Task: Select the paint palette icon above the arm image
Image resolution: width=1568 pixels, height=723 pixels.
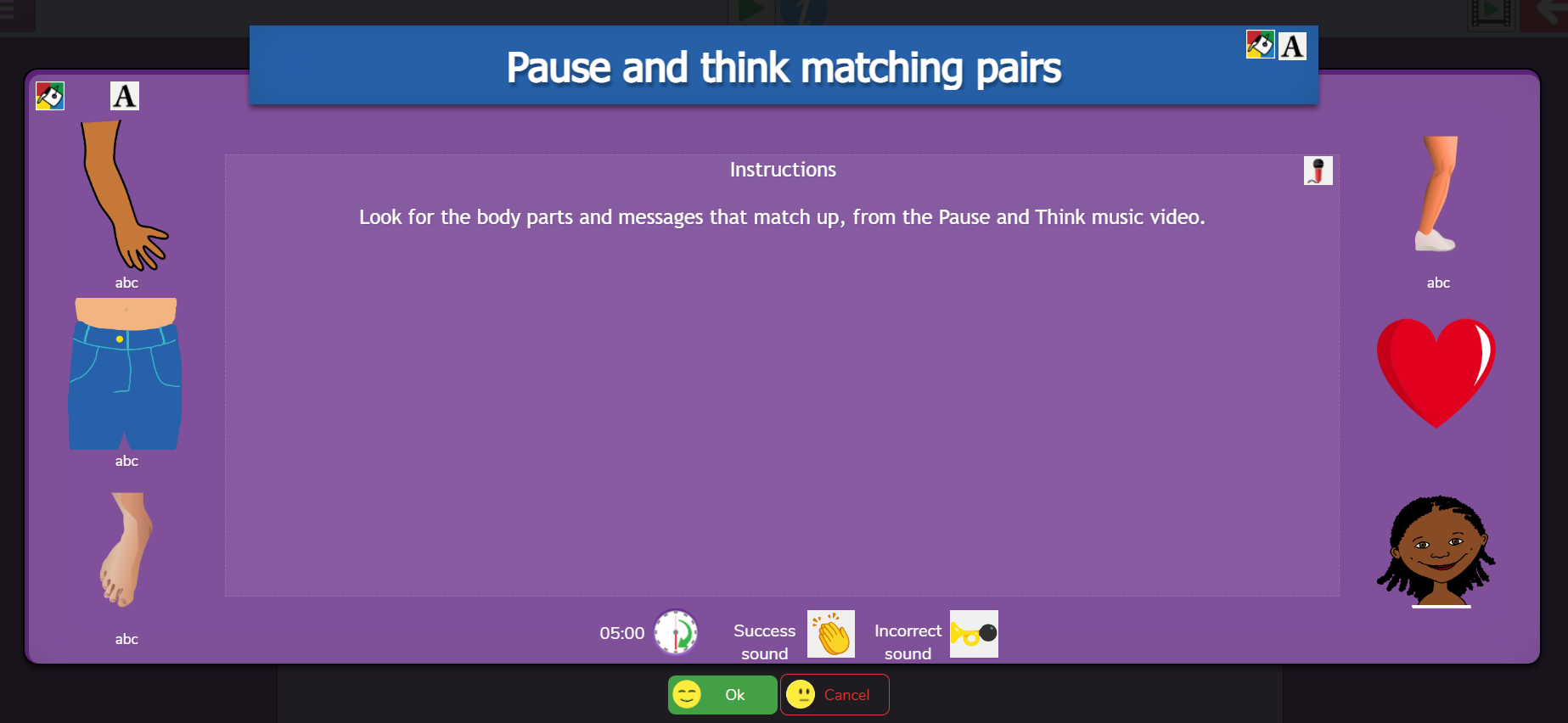Action: pyautogui.click(x=50, y=96)
